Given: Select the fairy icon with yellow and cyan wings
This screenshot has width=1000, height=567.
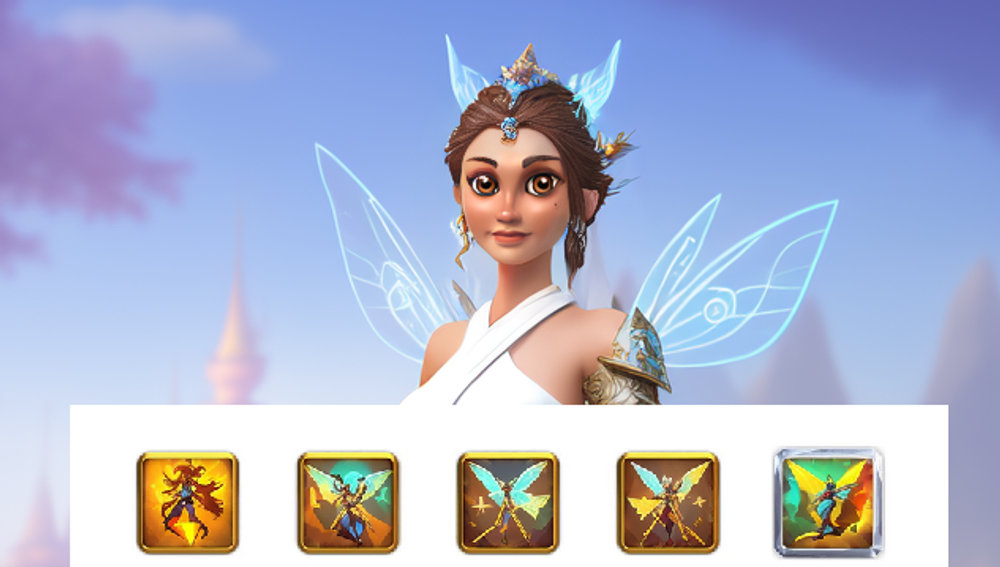Looking at the screenshot, I should tap(668, 502).
